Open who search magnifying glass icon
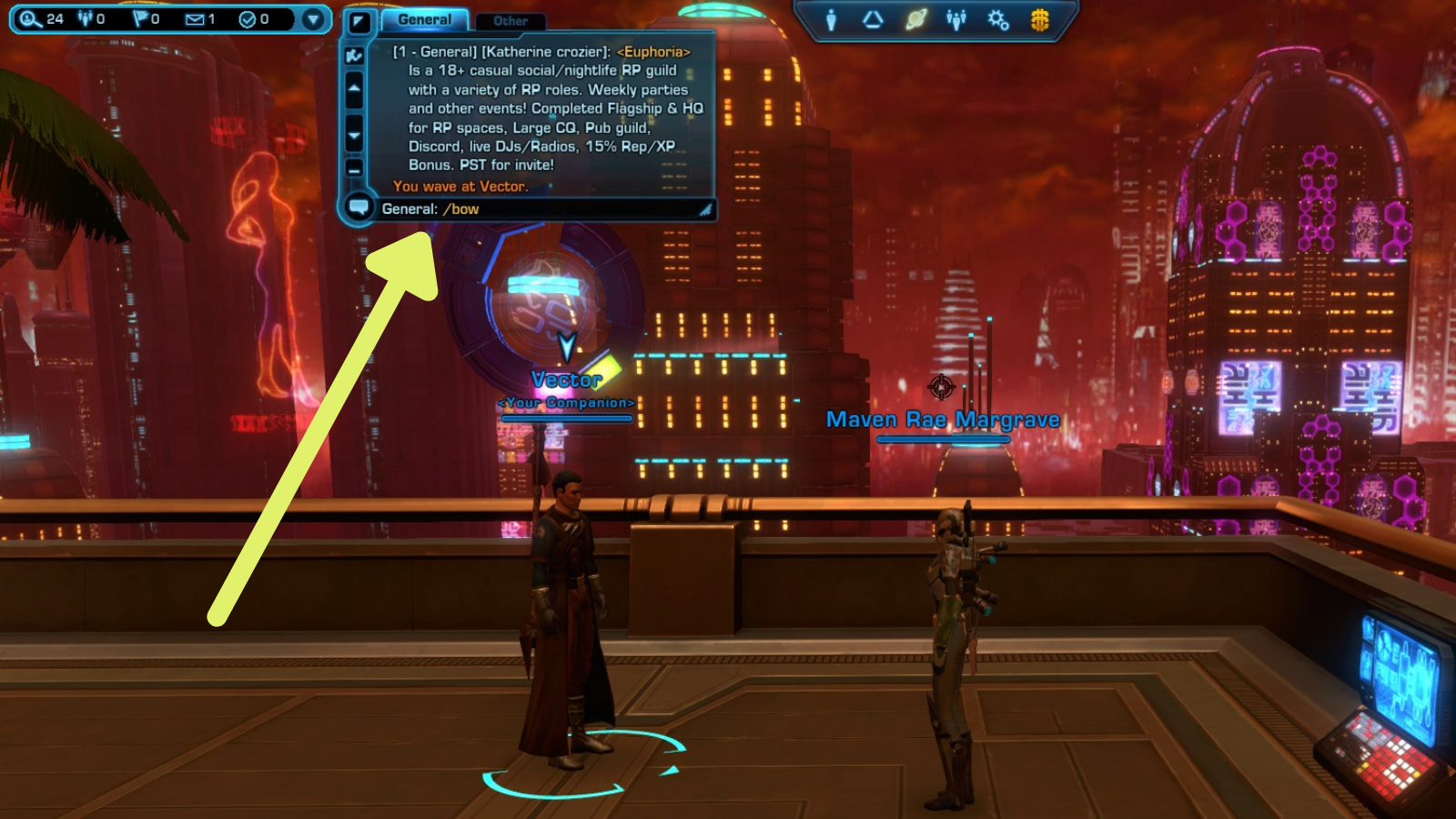 click(27, 18)
